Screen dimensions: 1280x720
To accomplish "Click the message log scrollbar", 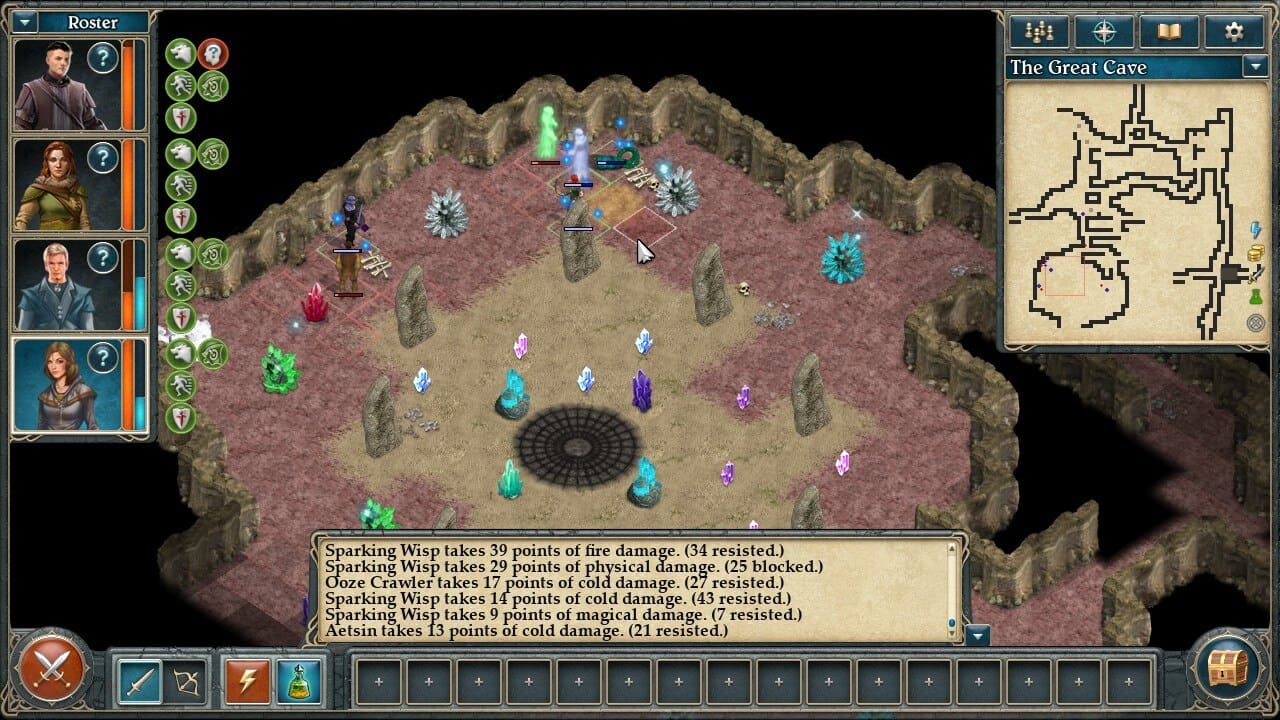I will tap(952, 590).
